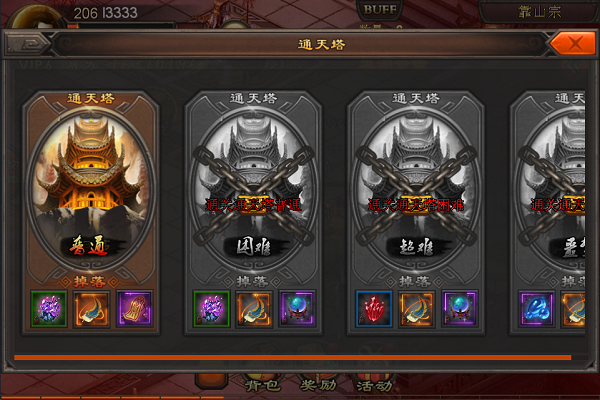The width and height of the screenshot is (600, 400).
Task: Click the blue orb drop under 超难
Action: click(460, 307)
